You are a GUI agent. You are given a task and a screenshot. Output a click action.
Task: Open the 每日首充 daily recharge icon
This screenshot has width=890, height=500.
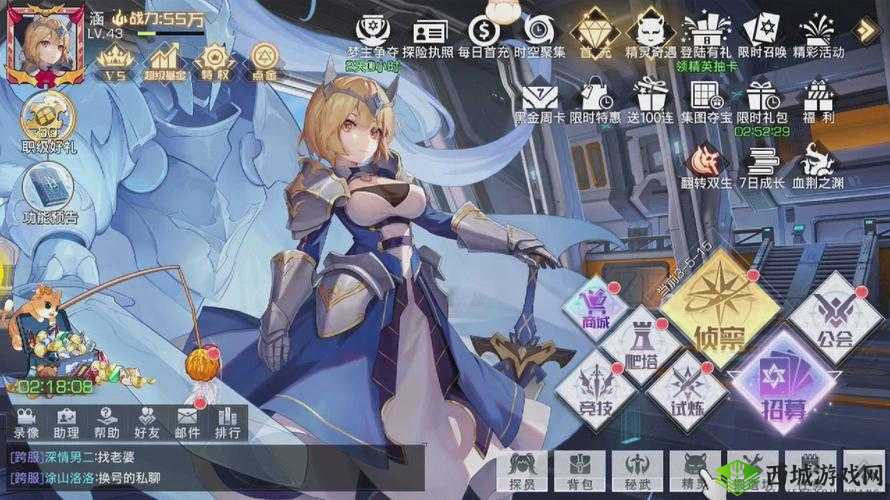pos(482,35)
